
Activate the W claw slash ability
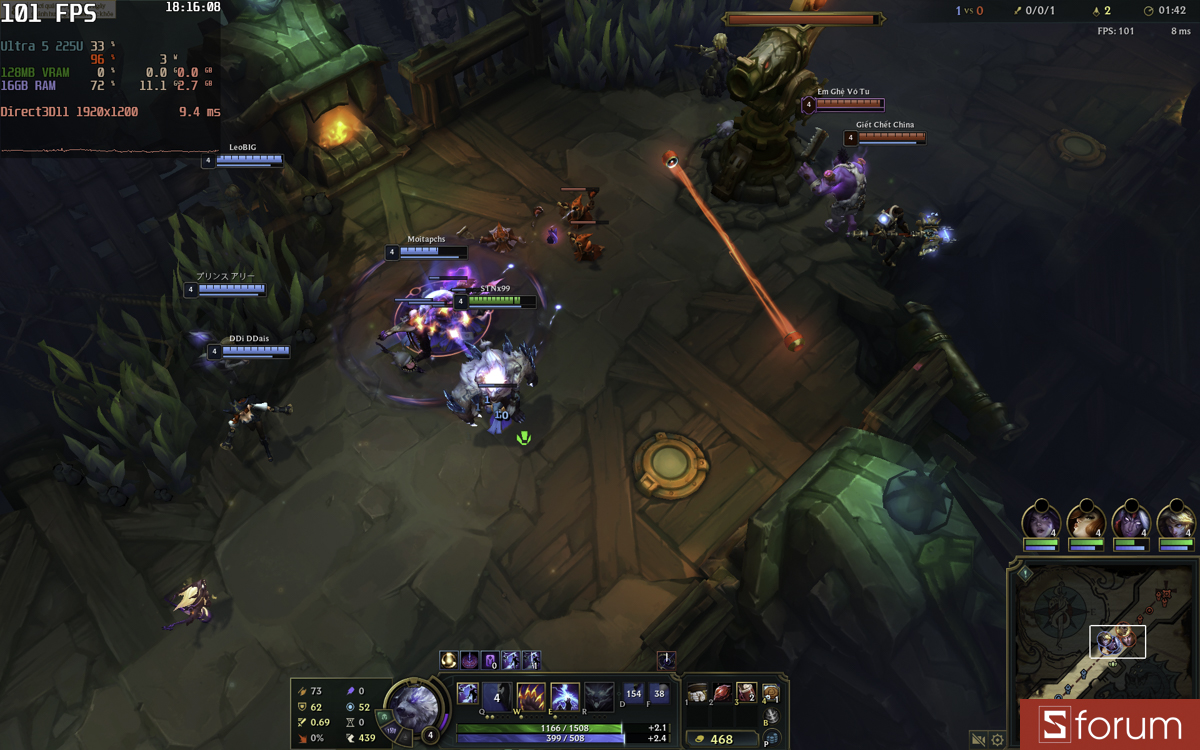click(531, 695)
